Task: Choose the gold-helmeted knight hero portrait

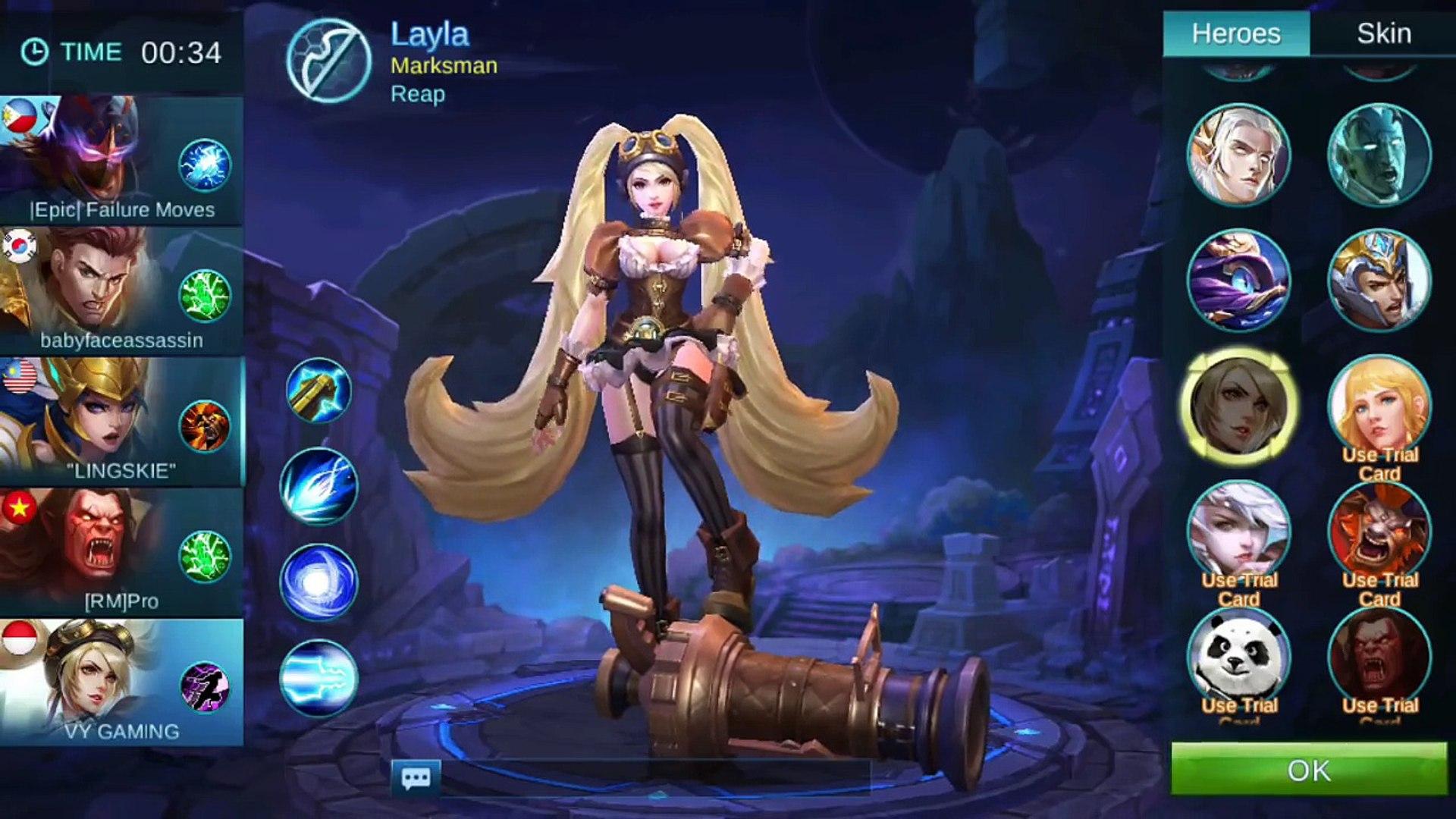Action: point(1379,281)
